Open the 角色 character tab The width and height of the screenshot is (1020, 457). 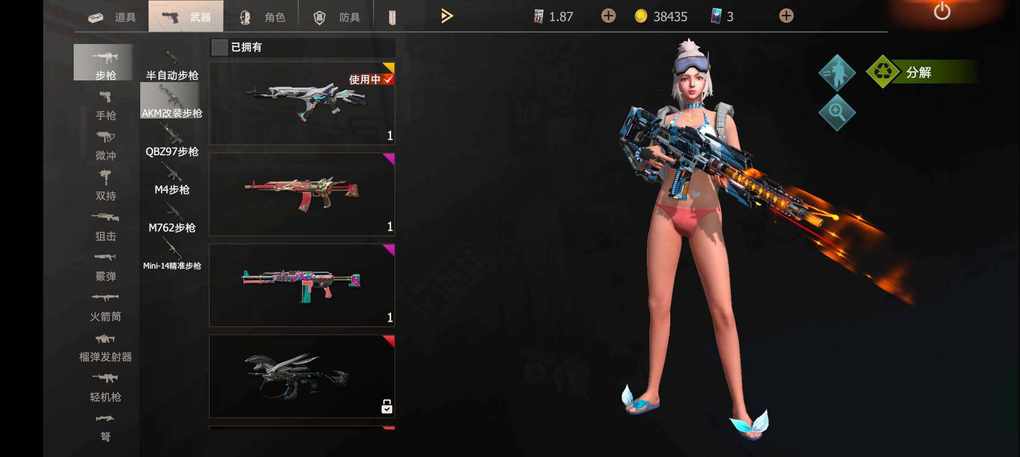(x=263, y=16)
